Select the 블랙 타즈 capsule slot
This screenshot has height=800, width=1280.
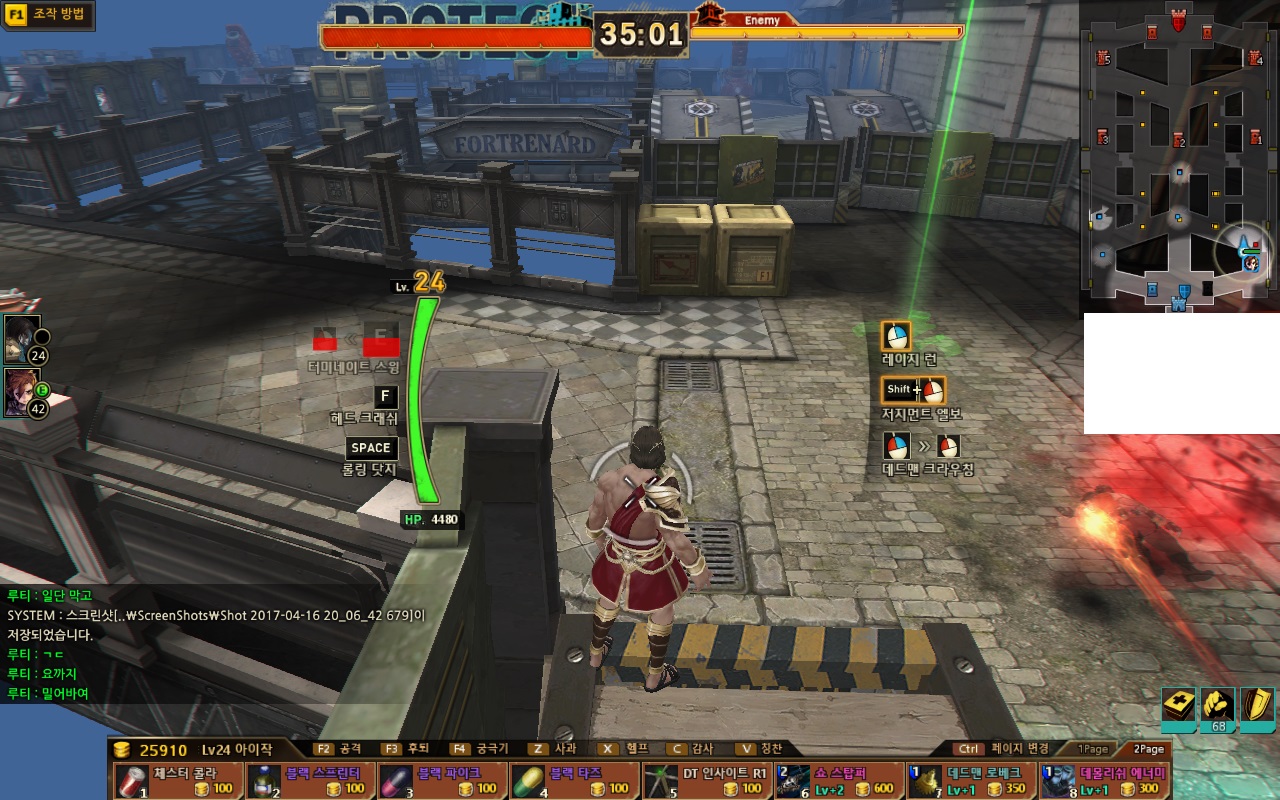[574, 780]
